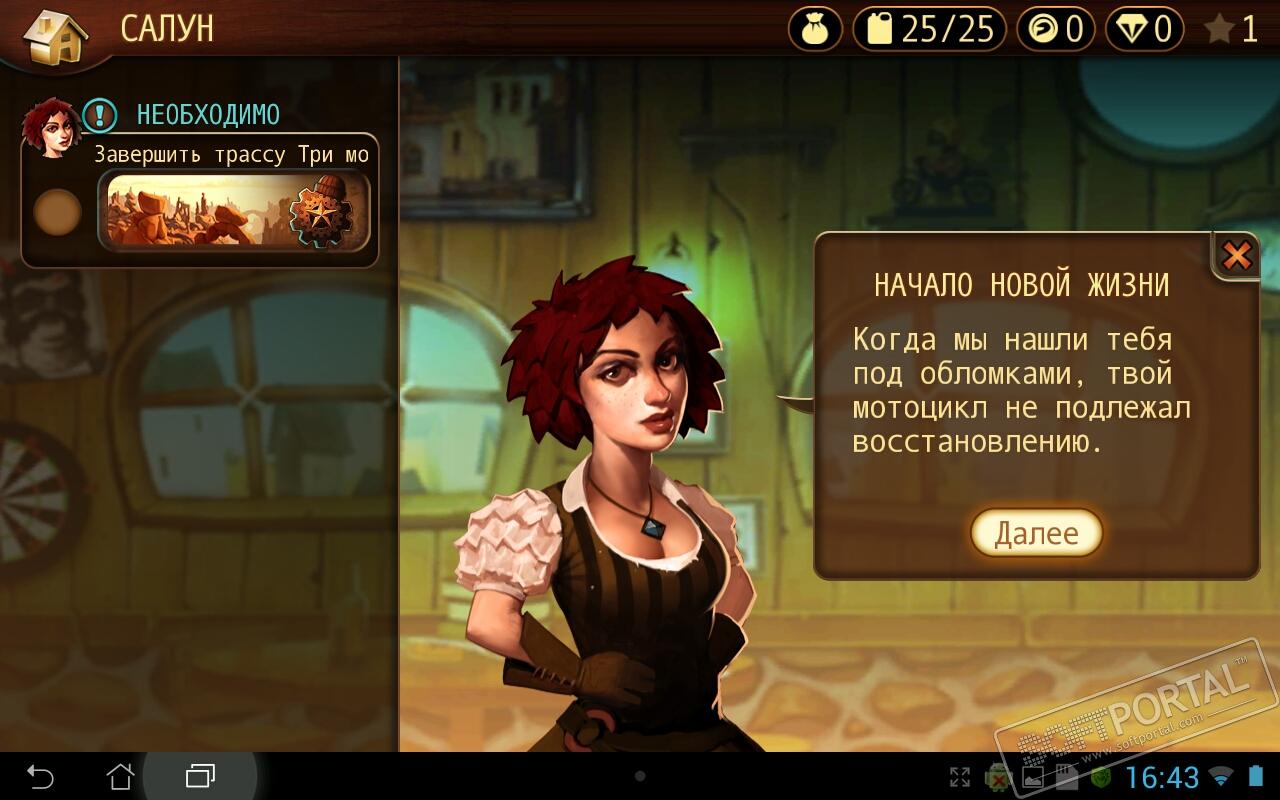Tap the 25/25 fuel counter
The image size is (1280, 800).
click(930, 29)
